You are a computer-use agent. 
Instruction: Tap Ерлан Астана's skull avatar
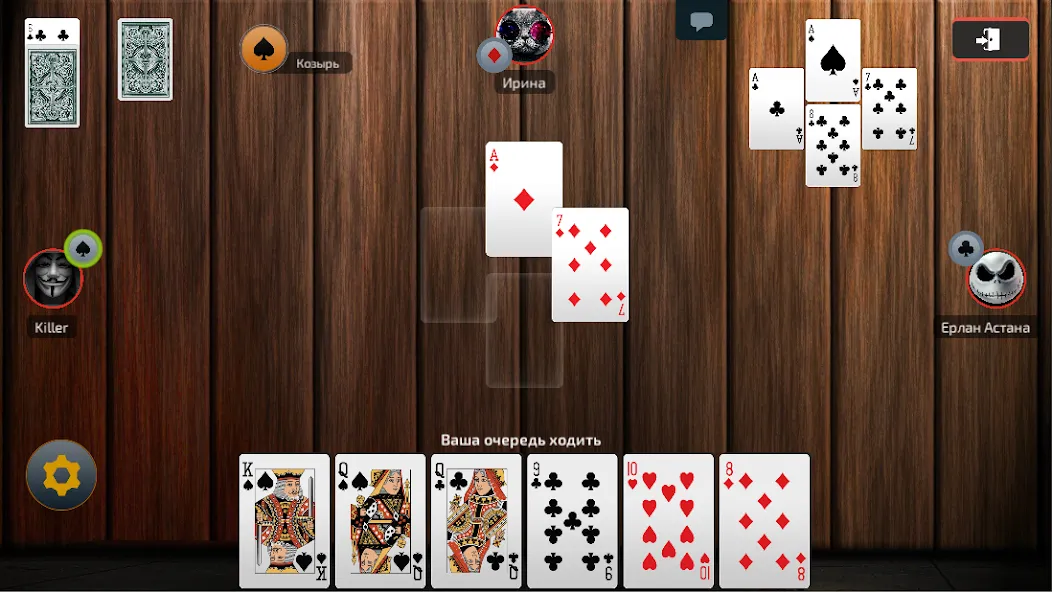pos(996,279)
